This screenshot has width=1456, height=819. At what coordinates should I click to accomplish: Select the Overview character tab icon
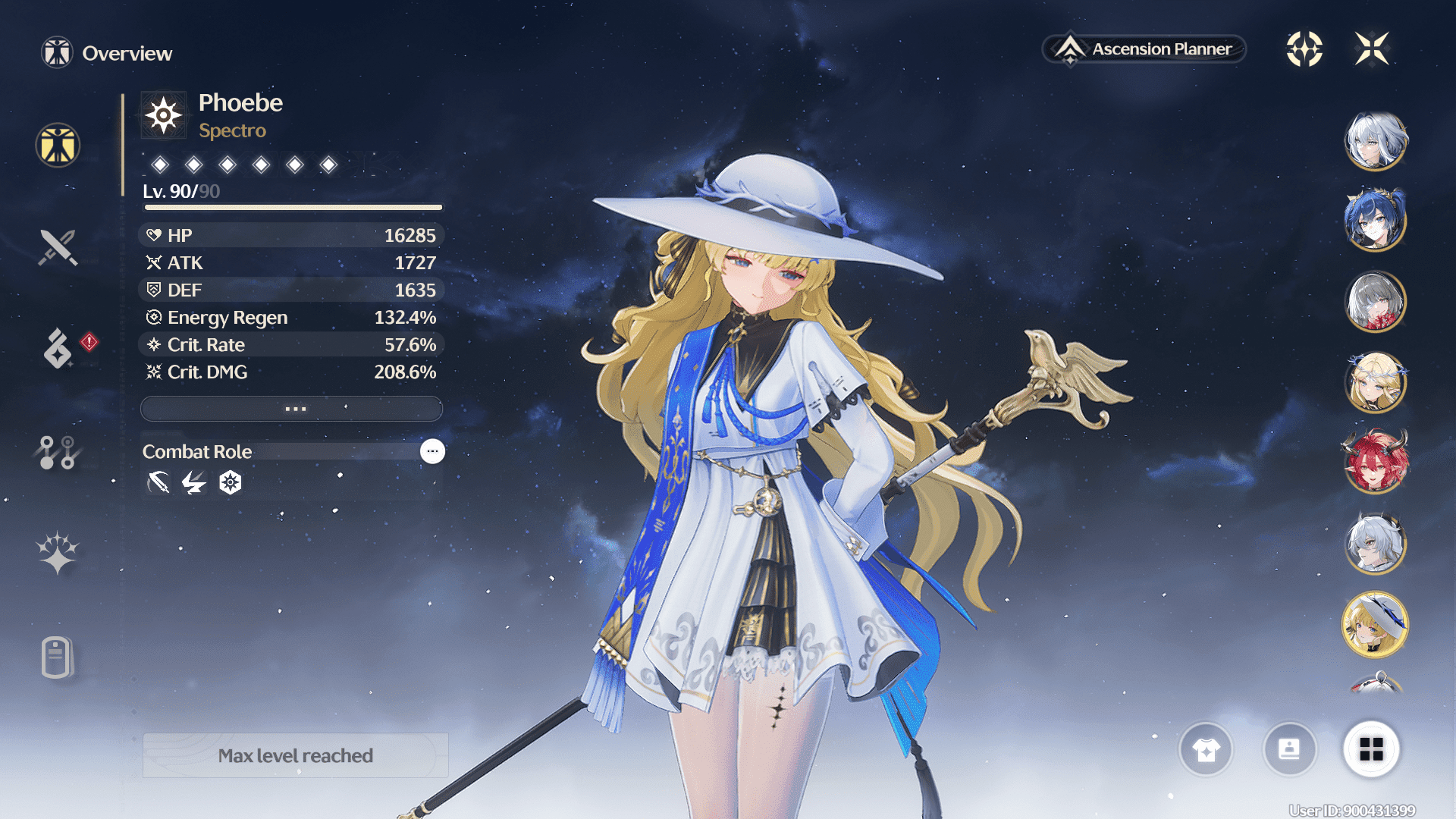tap(58, 145)
